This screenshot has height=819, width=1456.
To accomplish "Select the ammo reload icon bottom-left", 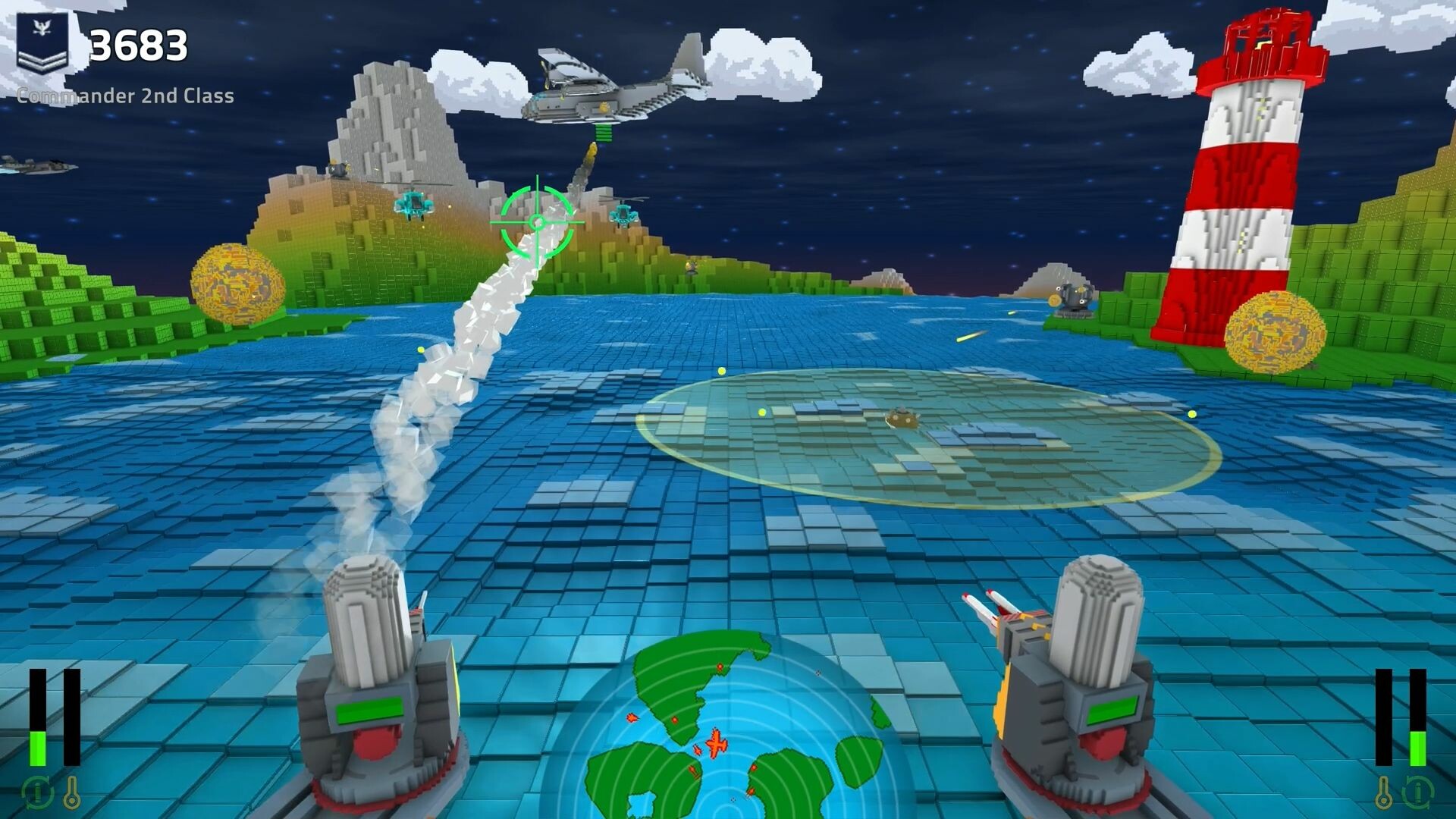I will (x=36, y=792).
